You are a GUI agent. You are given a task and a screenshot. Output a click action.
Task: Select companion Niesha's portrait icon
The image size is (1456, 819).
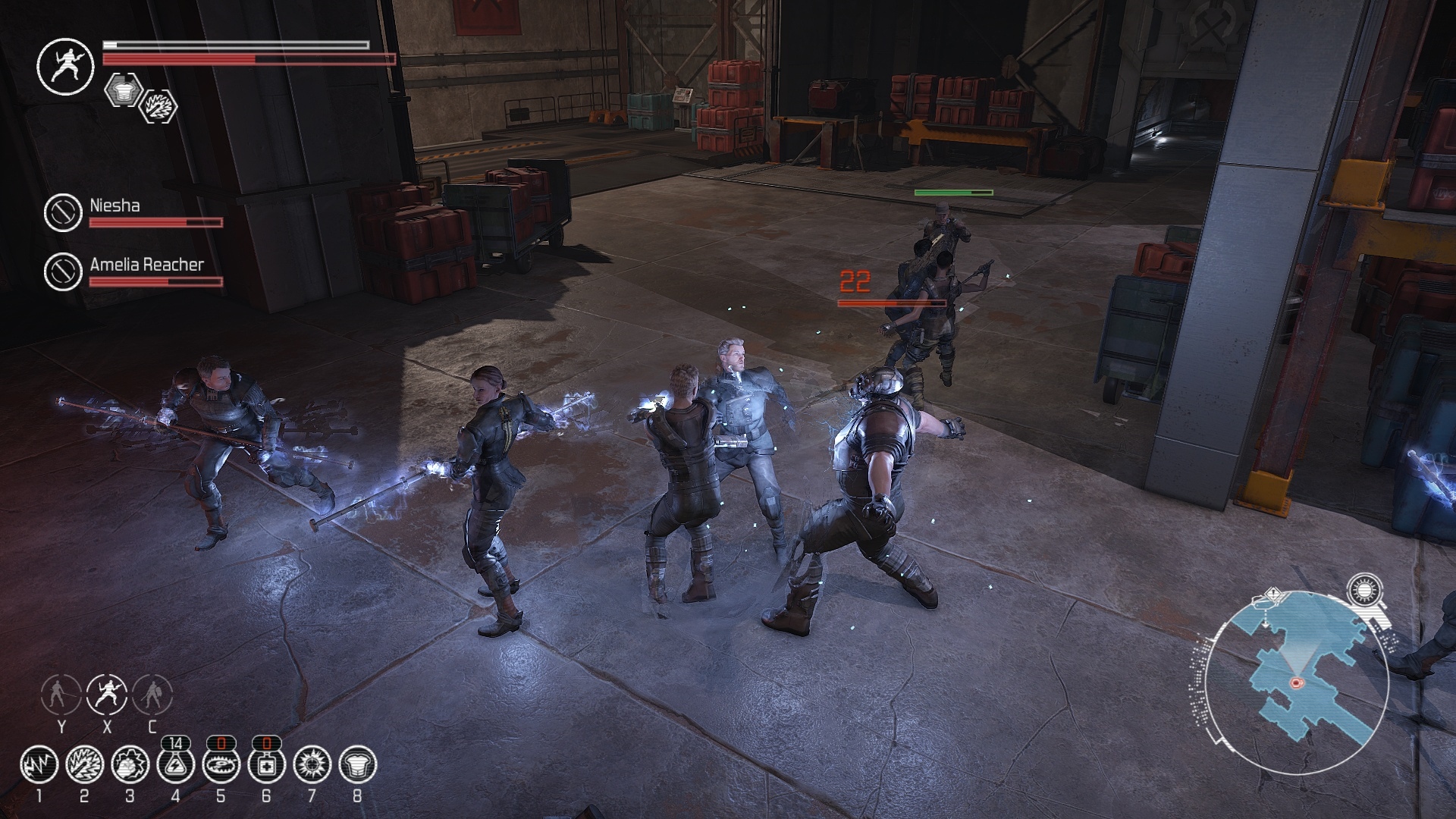pyautogui.click(x=63, y=213)
